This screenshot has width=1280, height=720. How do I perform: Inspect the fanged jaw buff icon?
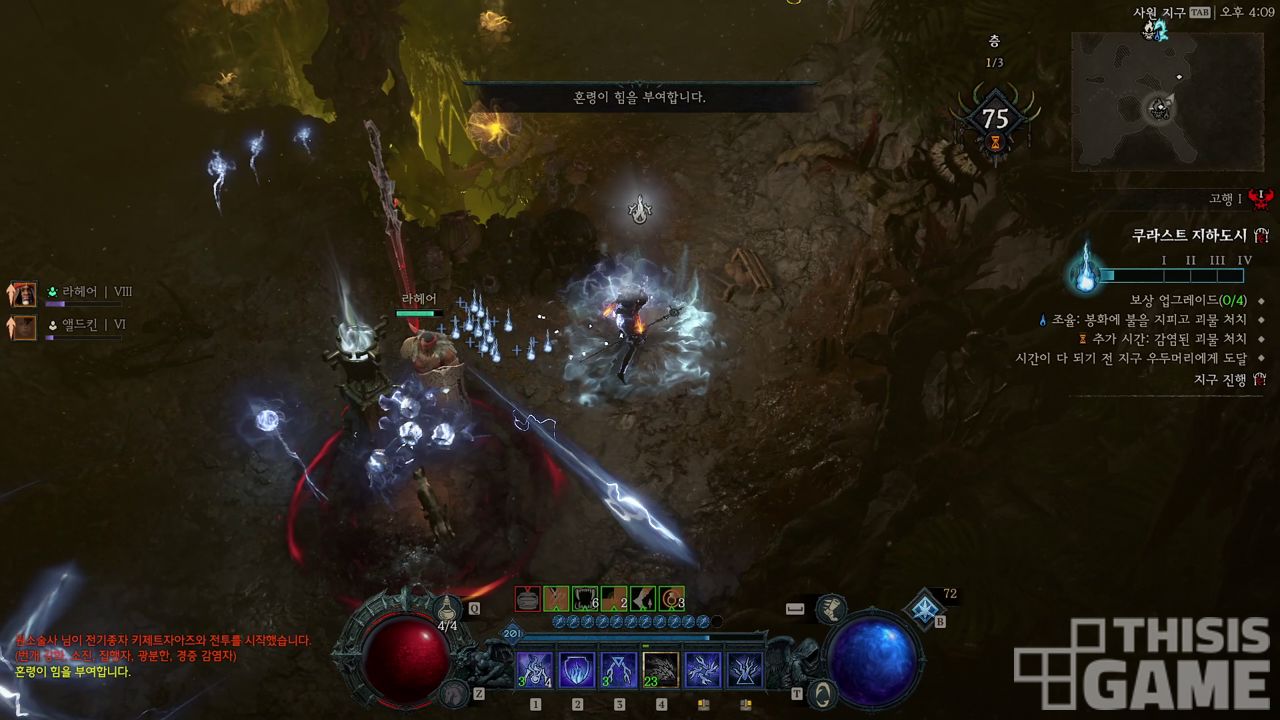tap(585, 599)
